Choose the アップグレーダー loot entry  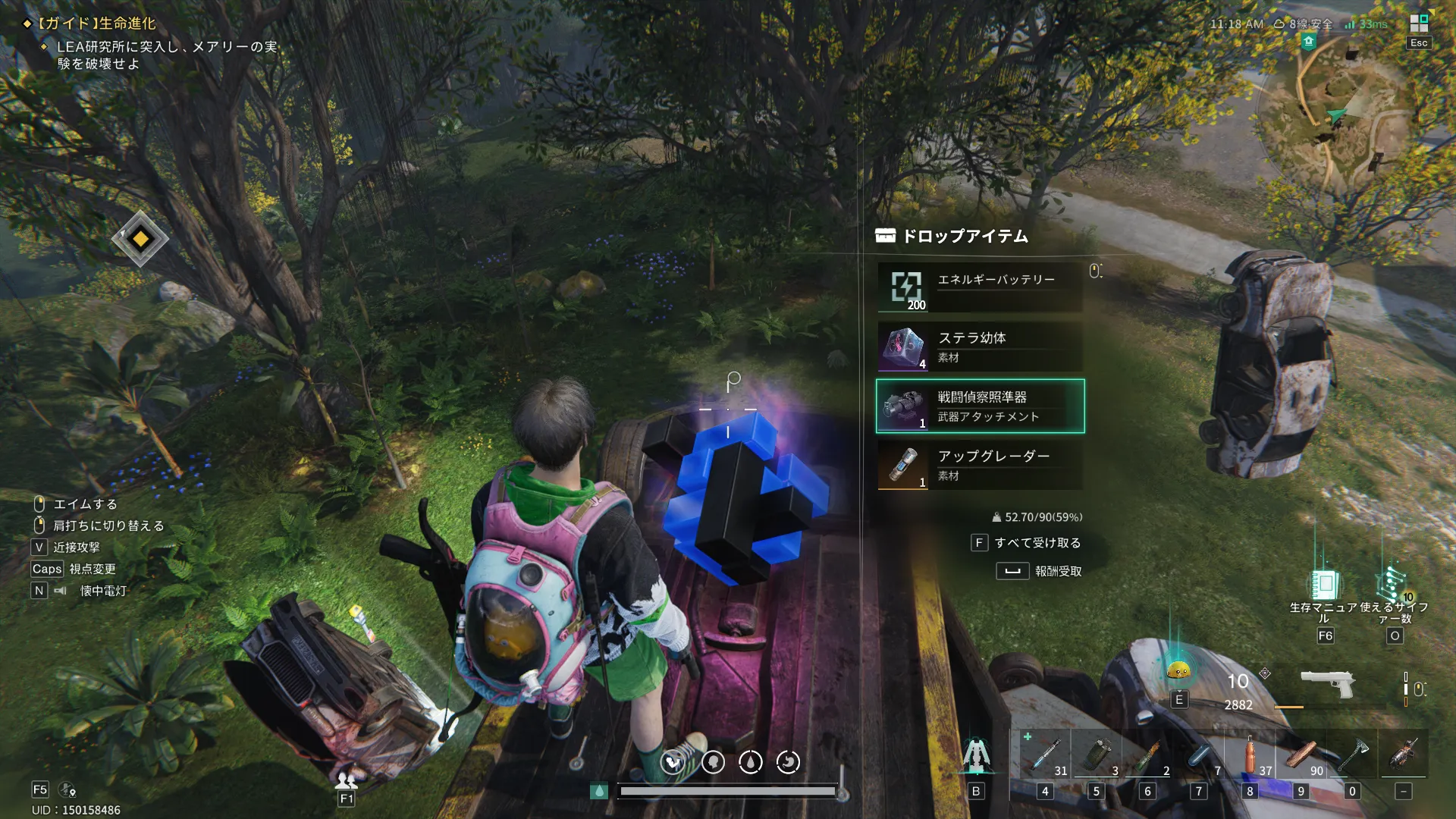[x=980, y=465]
